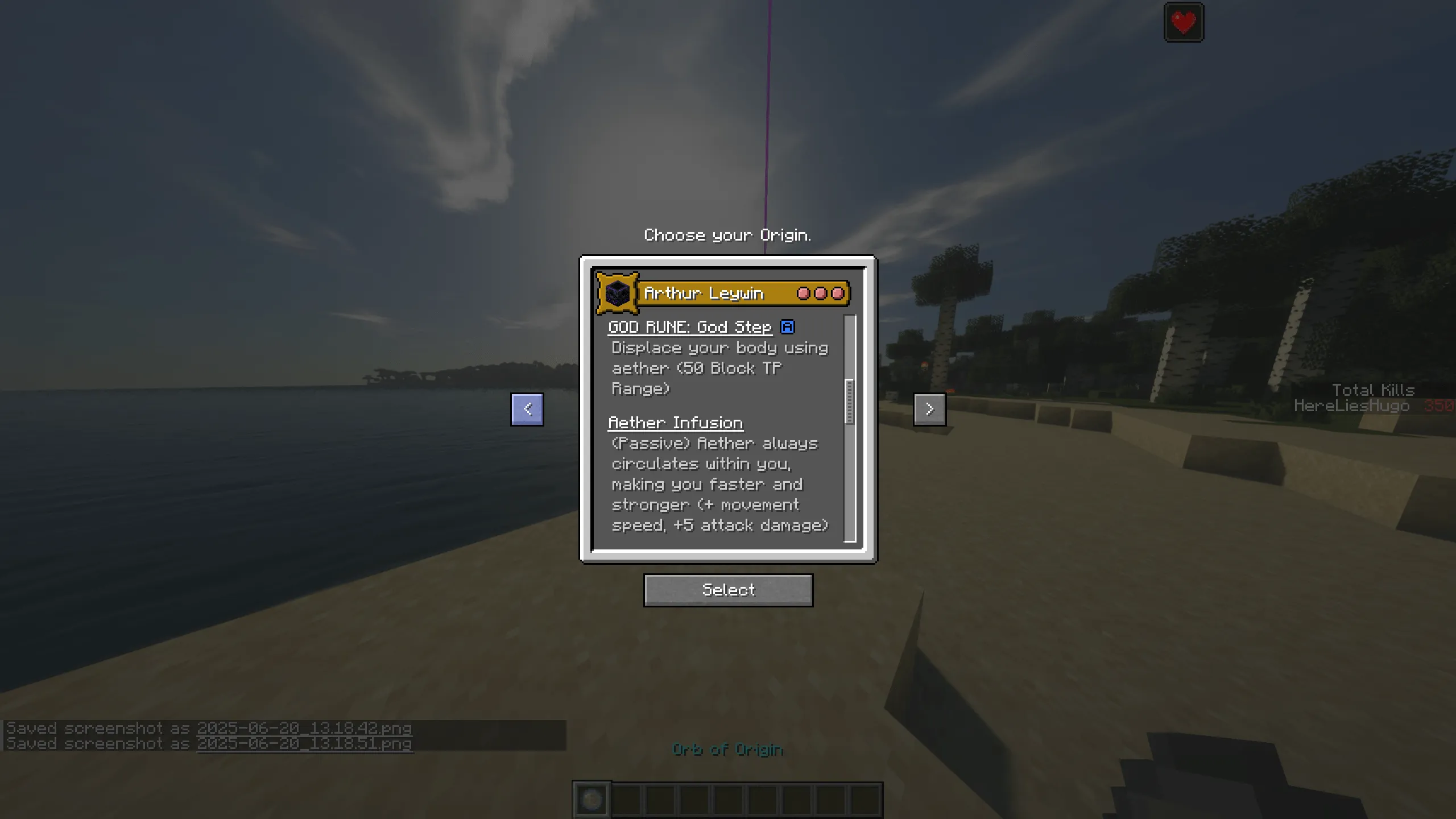The height and width of the screenshot is (819, 1456).
Task: Click the right arrow to view the next origin
Action: pyautogui.click(x=929, y=409)
